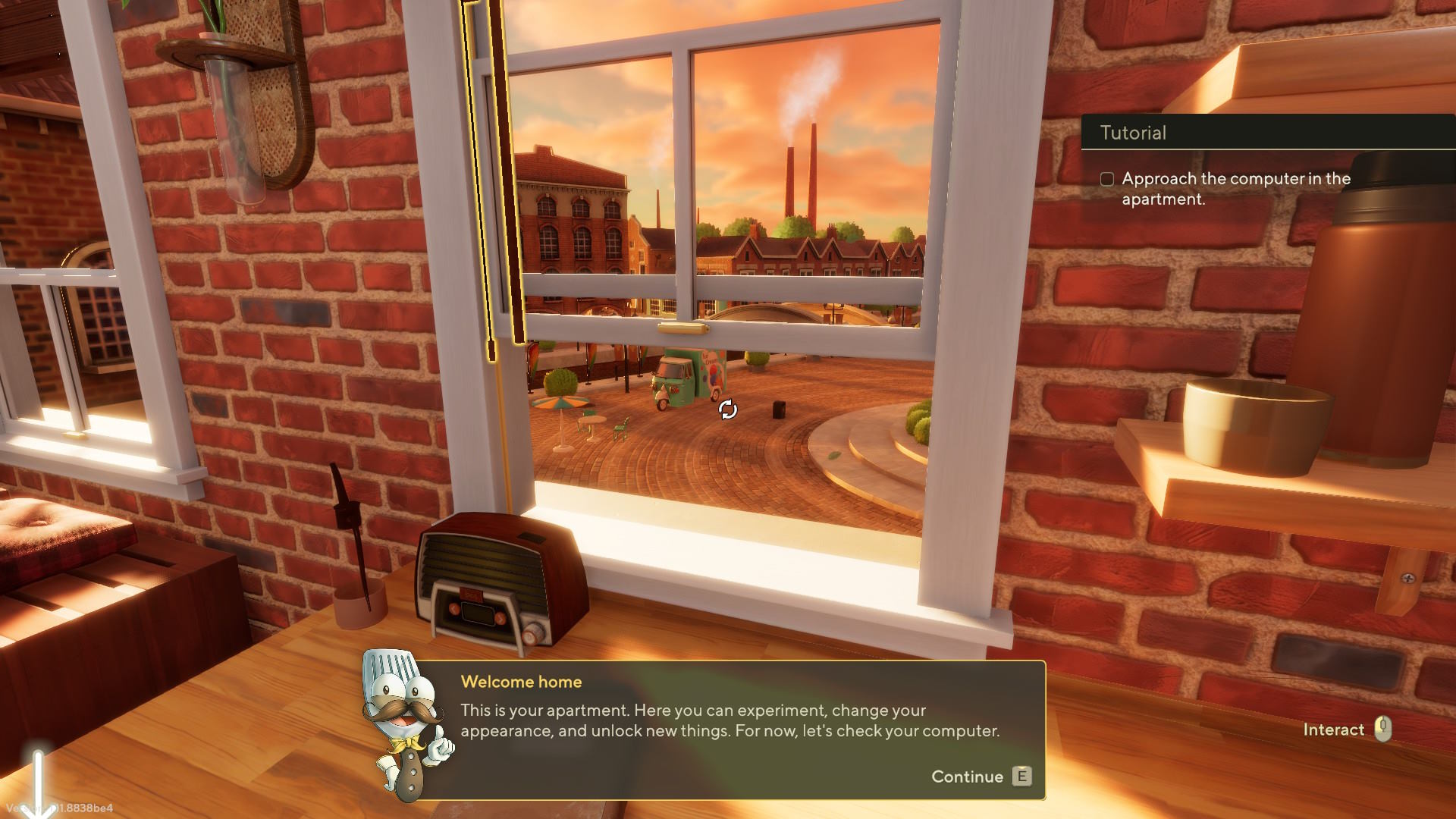
Task: Click the chef mascot portrait
Action: tap(407, 724)
